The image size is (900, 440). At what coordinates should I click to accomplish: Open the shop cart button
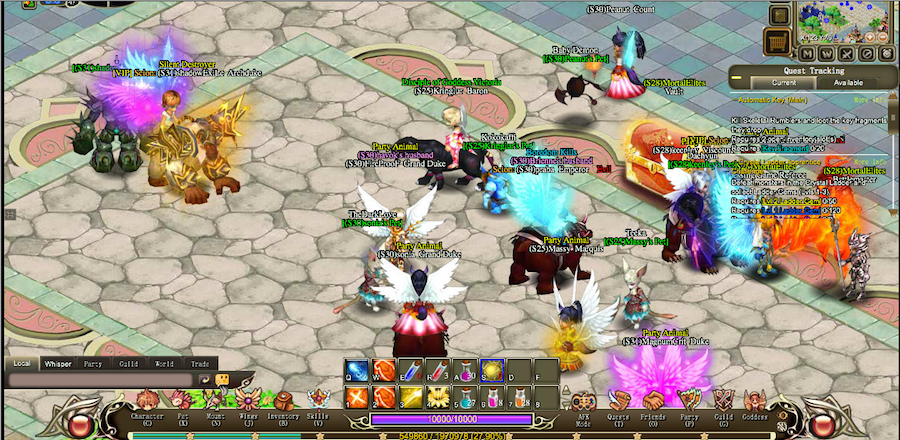[x=777, y=41]
